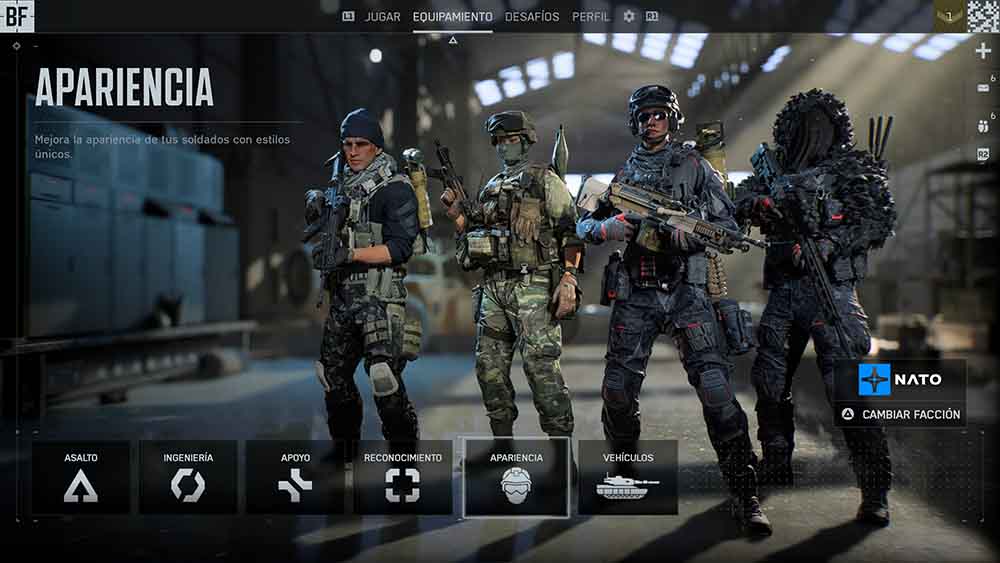The height and width of the screenshot is (563, 1000).
Task: Open the messages icon below the plus
Action: tap(982, 88)
